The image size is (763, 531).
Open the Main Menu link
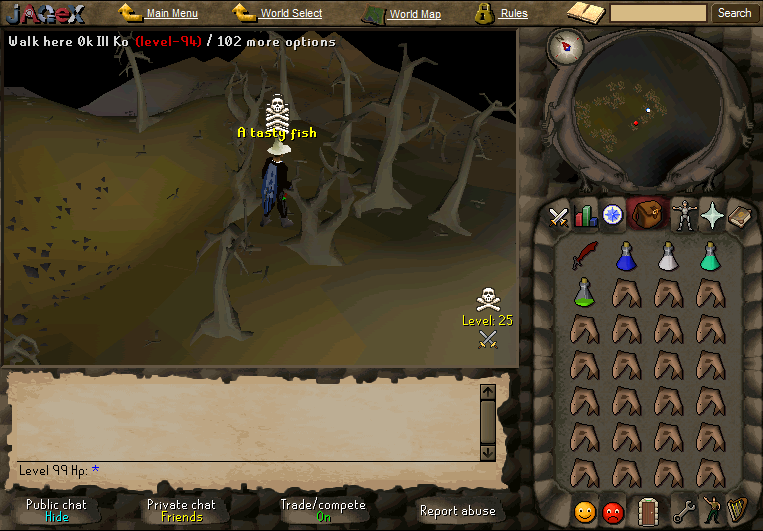[171, 14]
